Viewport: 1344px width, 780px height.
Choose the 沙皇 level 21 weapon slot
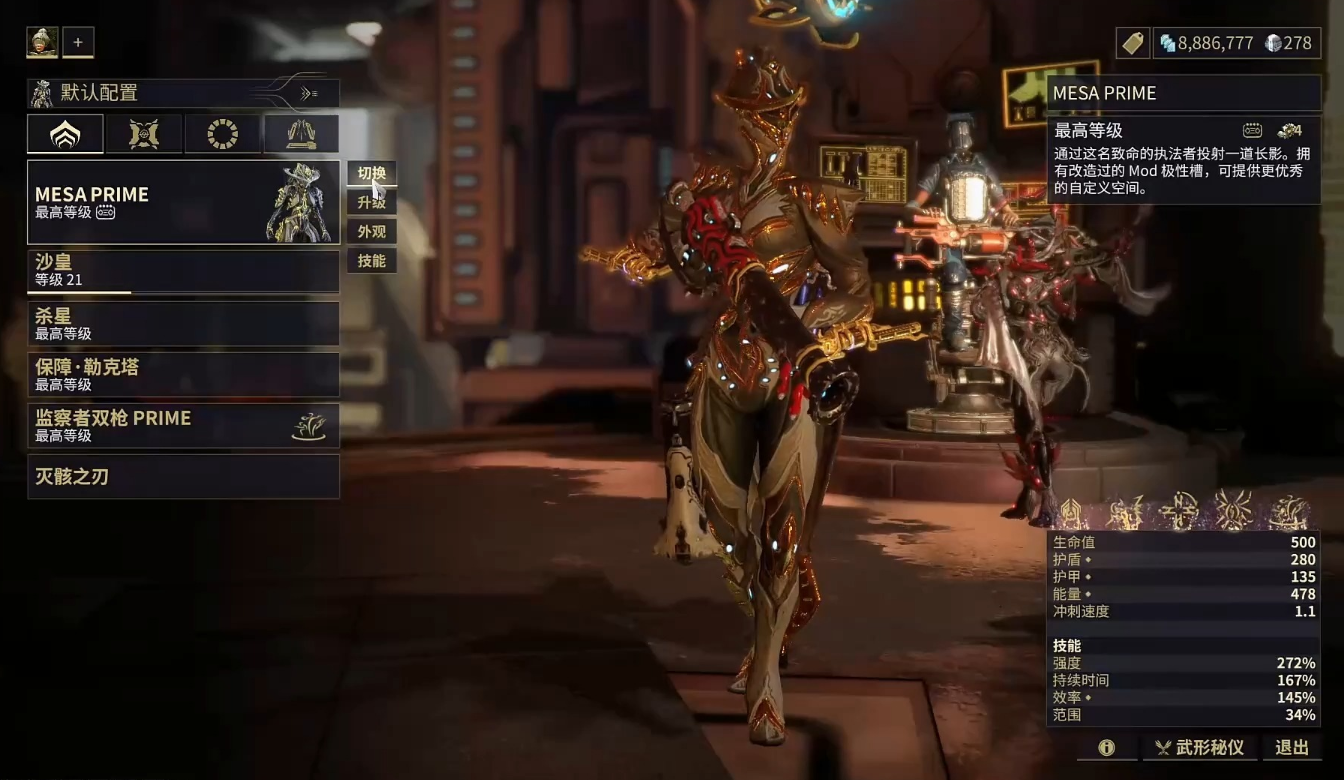coord(183,271)
